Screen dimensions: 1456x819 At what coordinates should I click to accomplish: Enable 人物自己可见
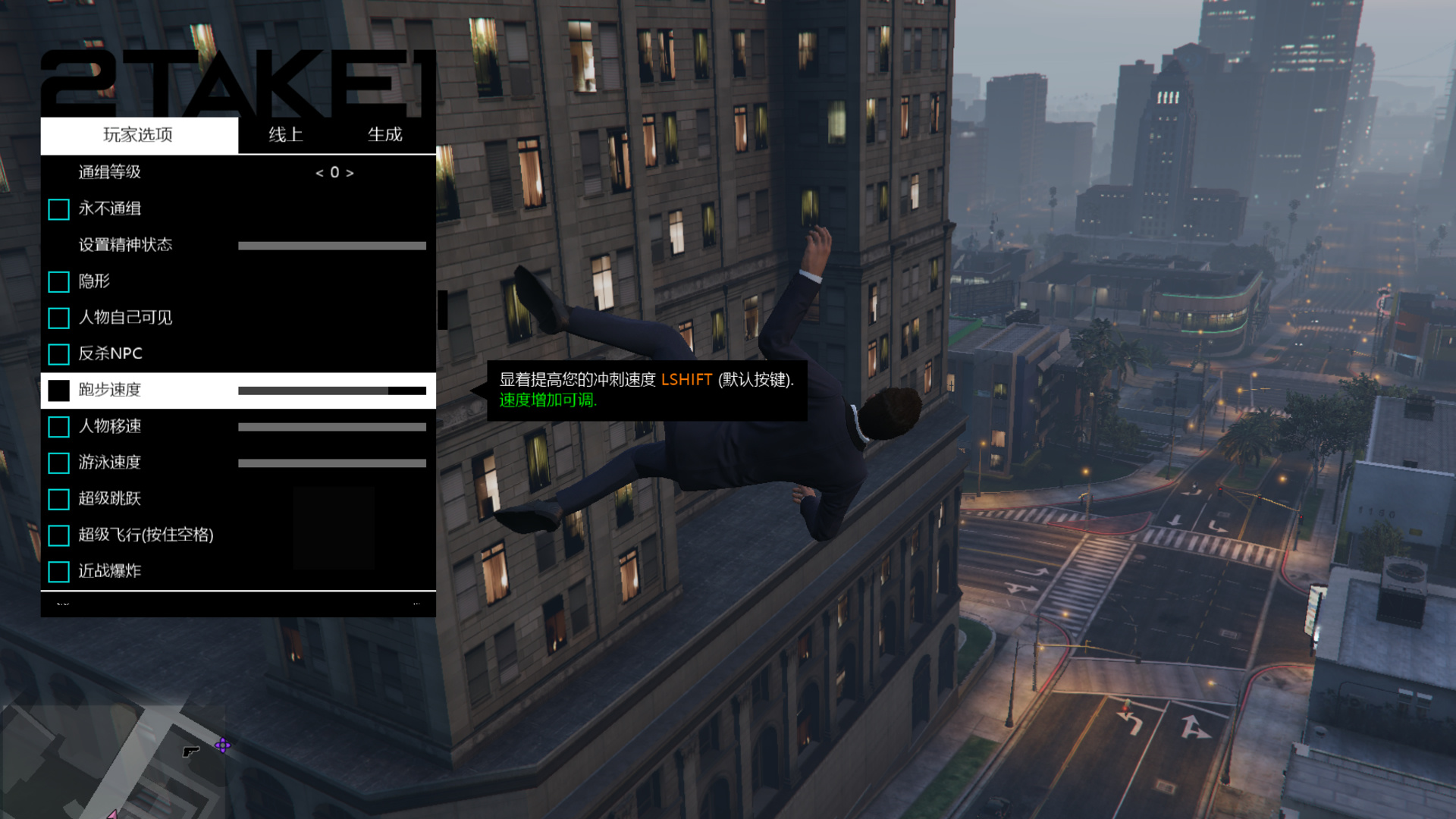coord(58,318)
